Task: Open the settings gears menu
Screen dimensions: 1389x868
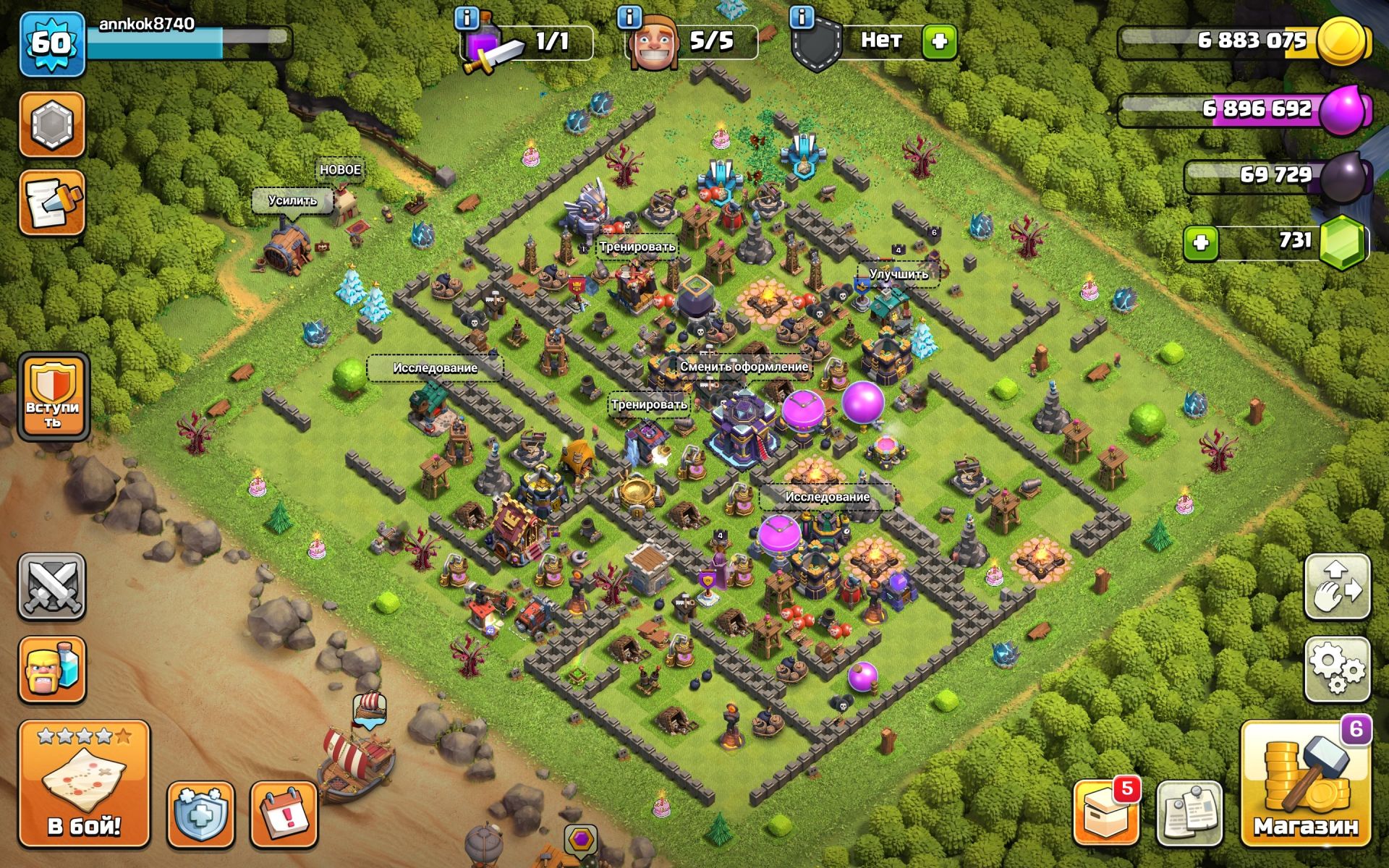Action: (x=1337, y=669)
